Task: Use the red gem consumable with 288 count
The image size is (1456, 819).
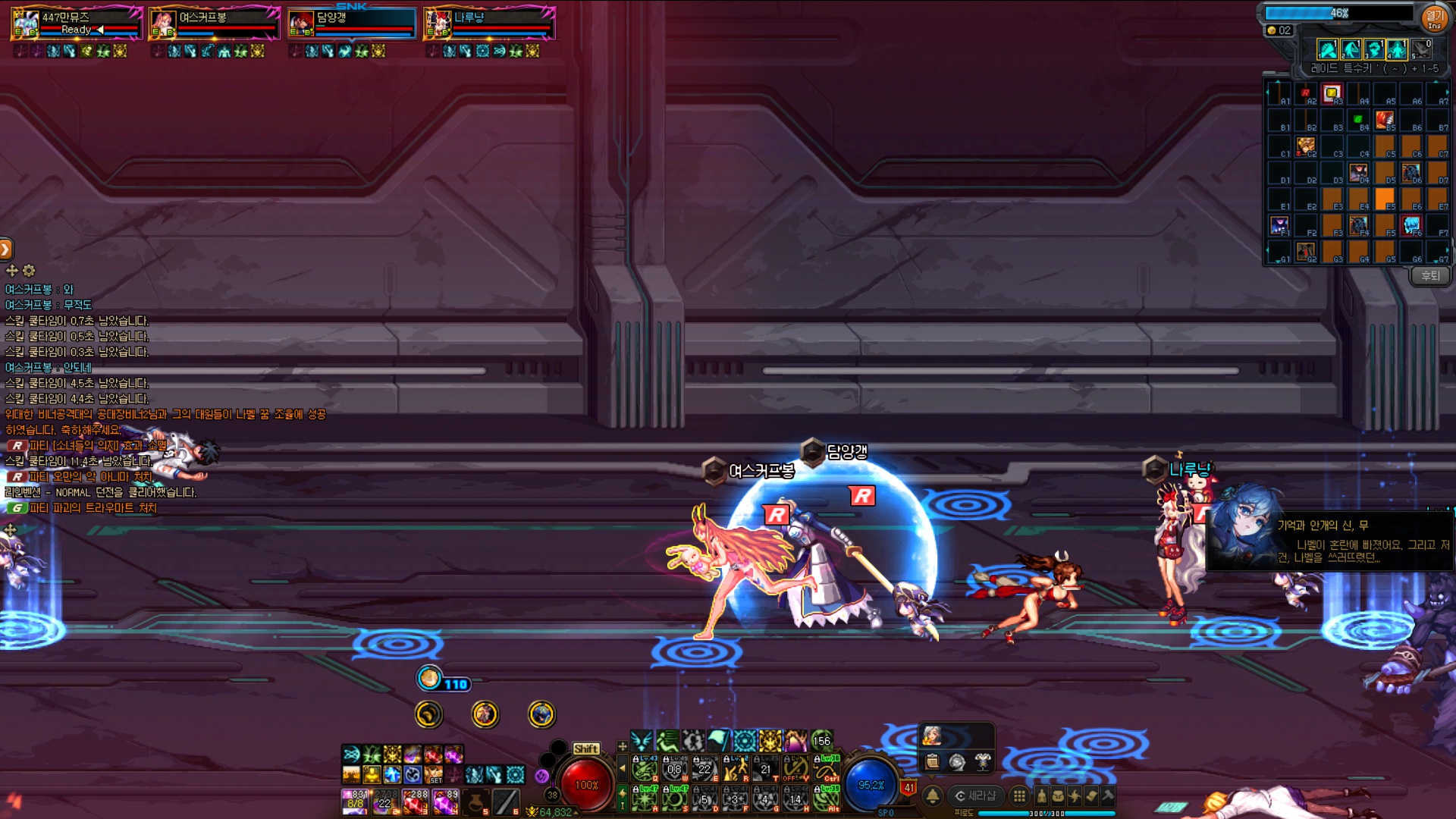Action: coord(415,802)
